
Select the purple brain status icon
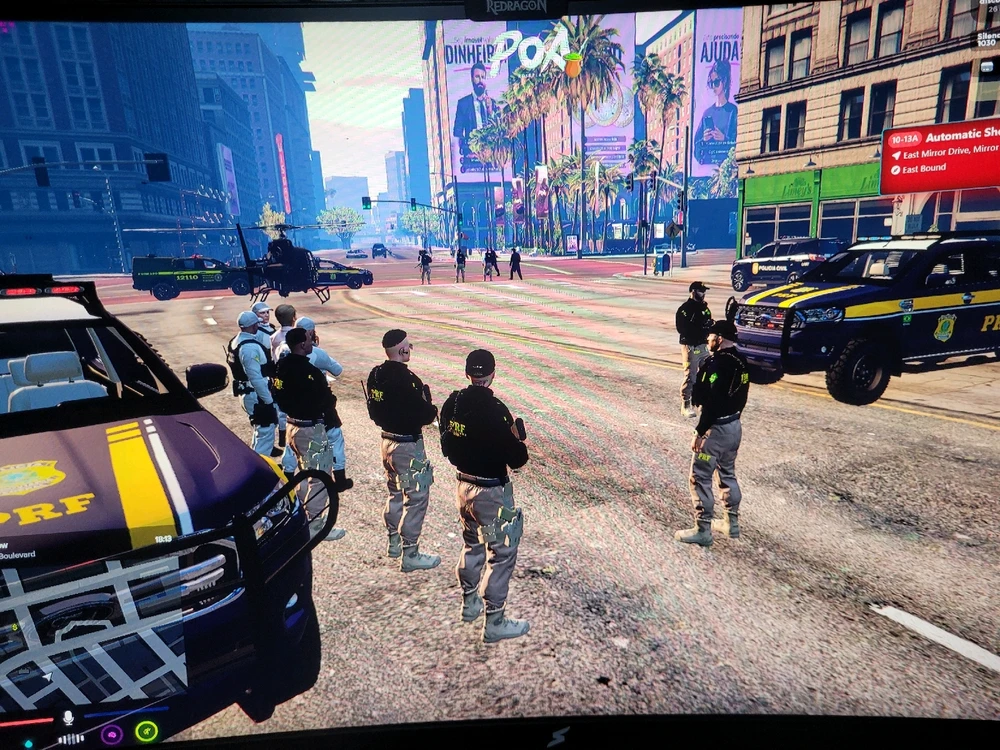tap(112, 733)
